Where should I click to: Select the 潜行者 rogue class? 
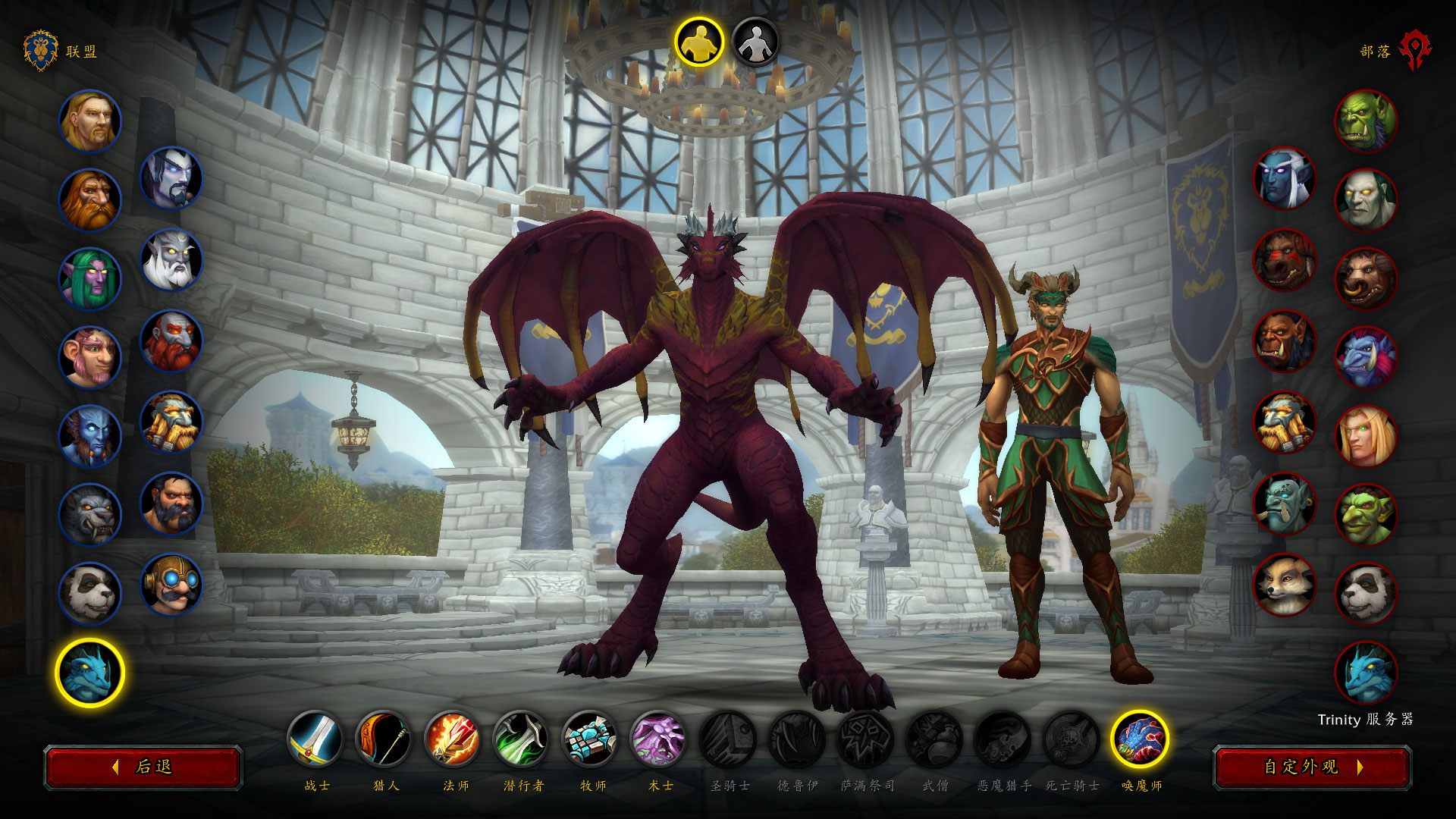pyautogui.click(x=522, y=739)
